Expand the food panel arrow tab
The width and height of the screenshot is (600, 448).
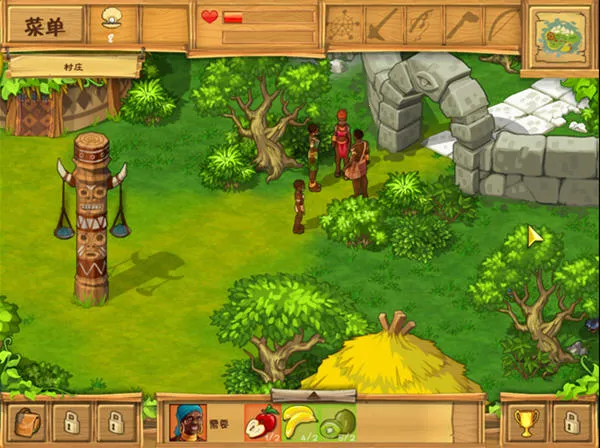point(315,396)
